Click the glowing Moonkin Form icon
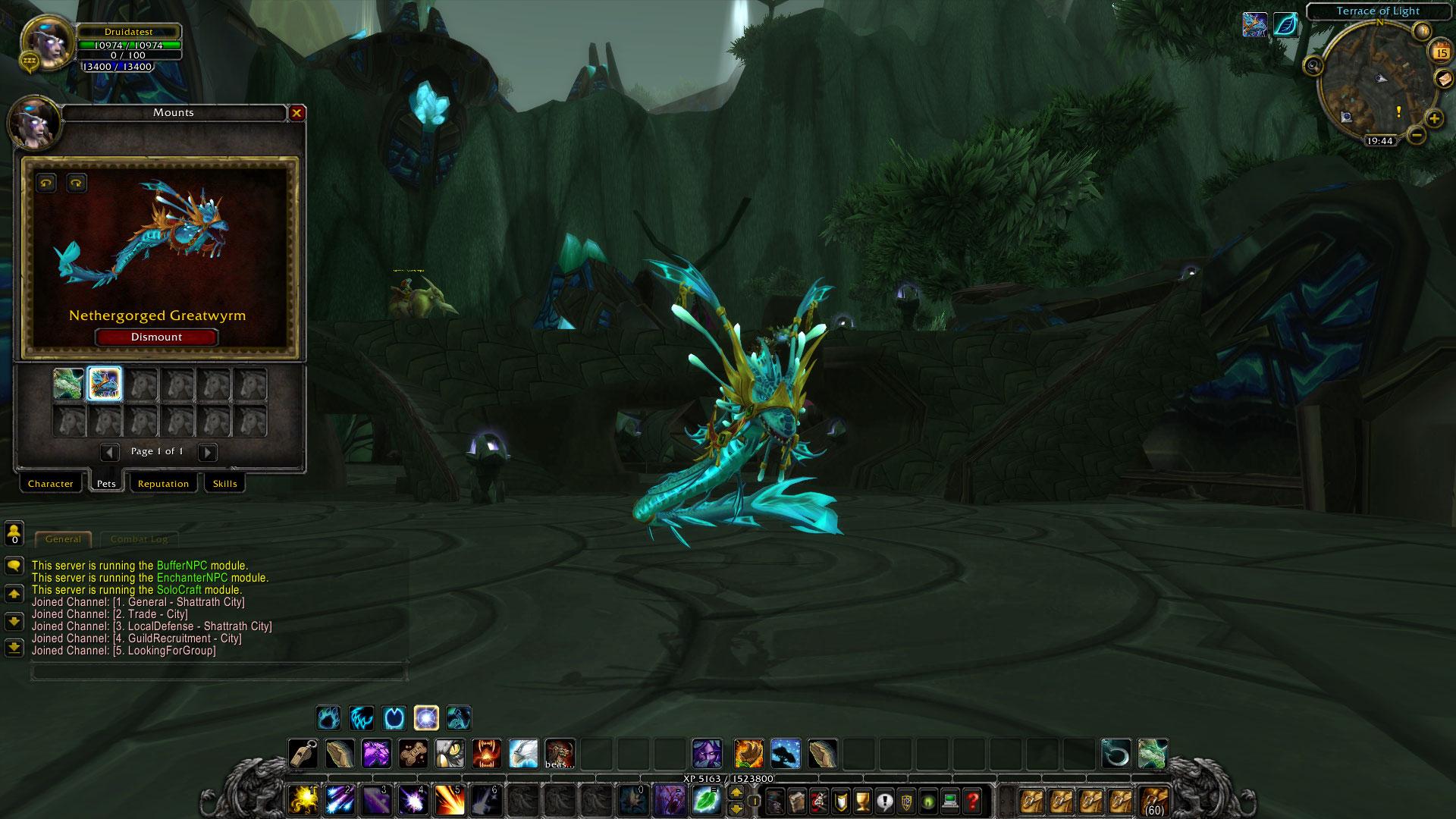 (426, 717)
